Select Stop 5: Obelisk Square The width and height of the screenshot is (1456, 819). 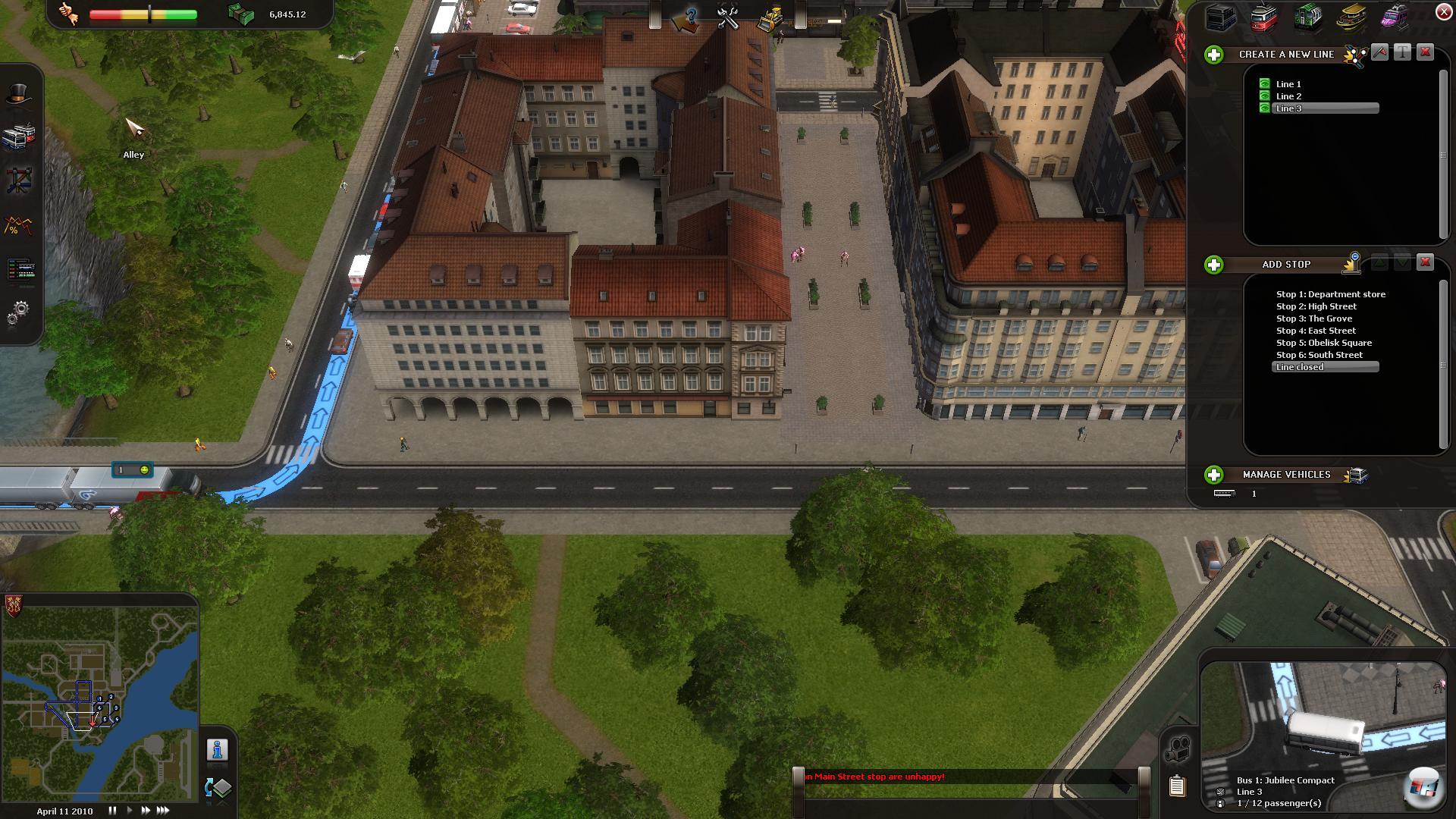pyautogui.click(x=1323, y=343)
